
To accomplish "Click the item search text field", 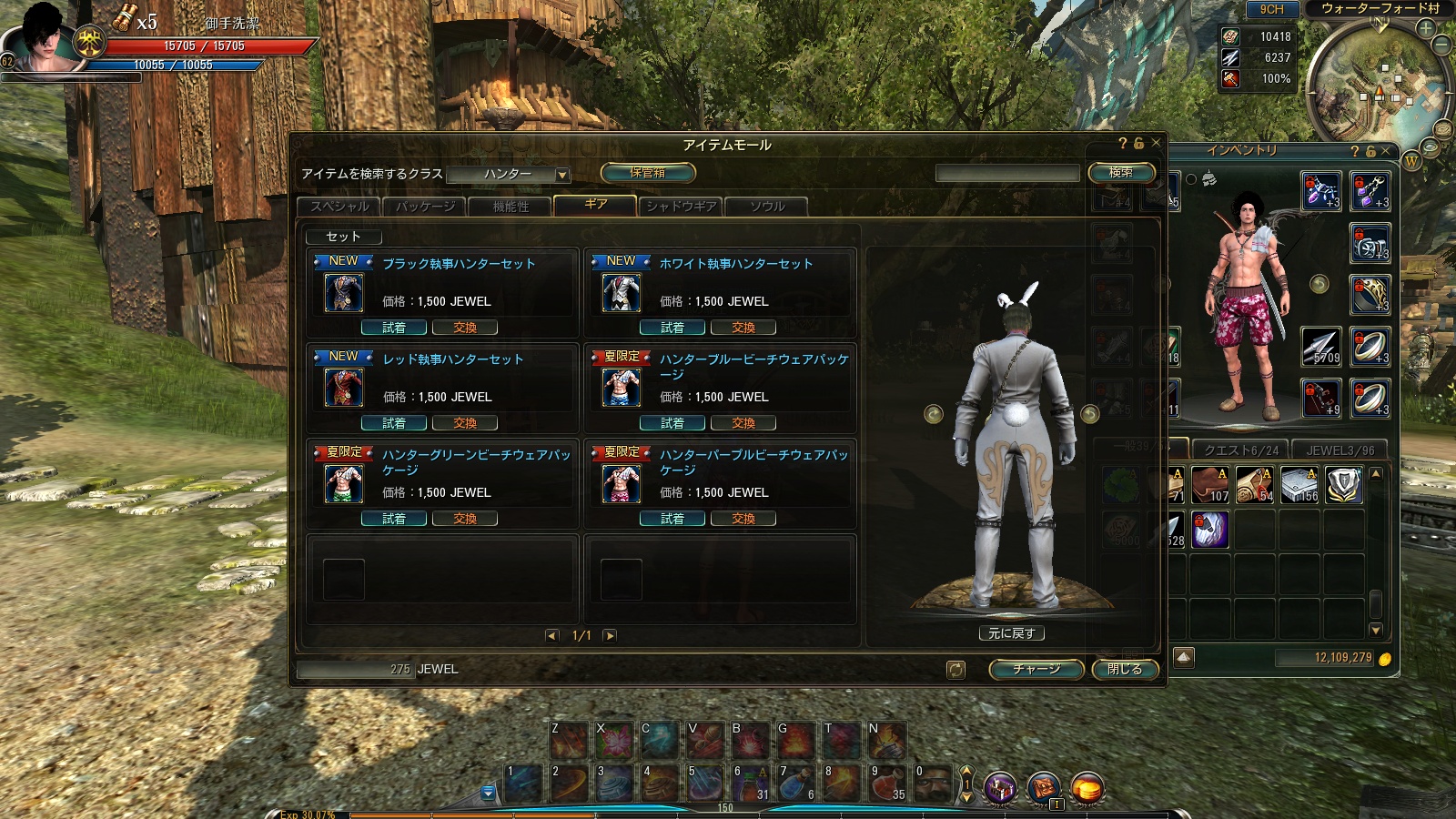I will 1006,173.
